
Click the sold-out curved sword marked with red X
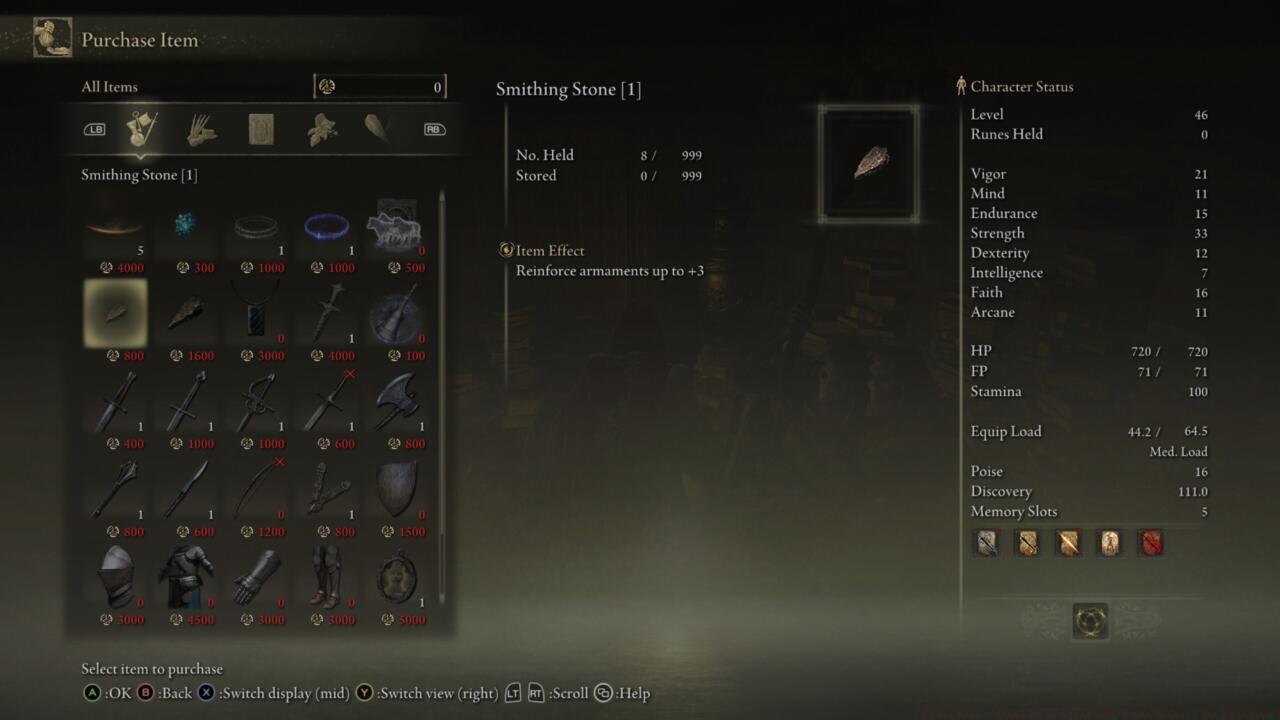tap(256, 489)
